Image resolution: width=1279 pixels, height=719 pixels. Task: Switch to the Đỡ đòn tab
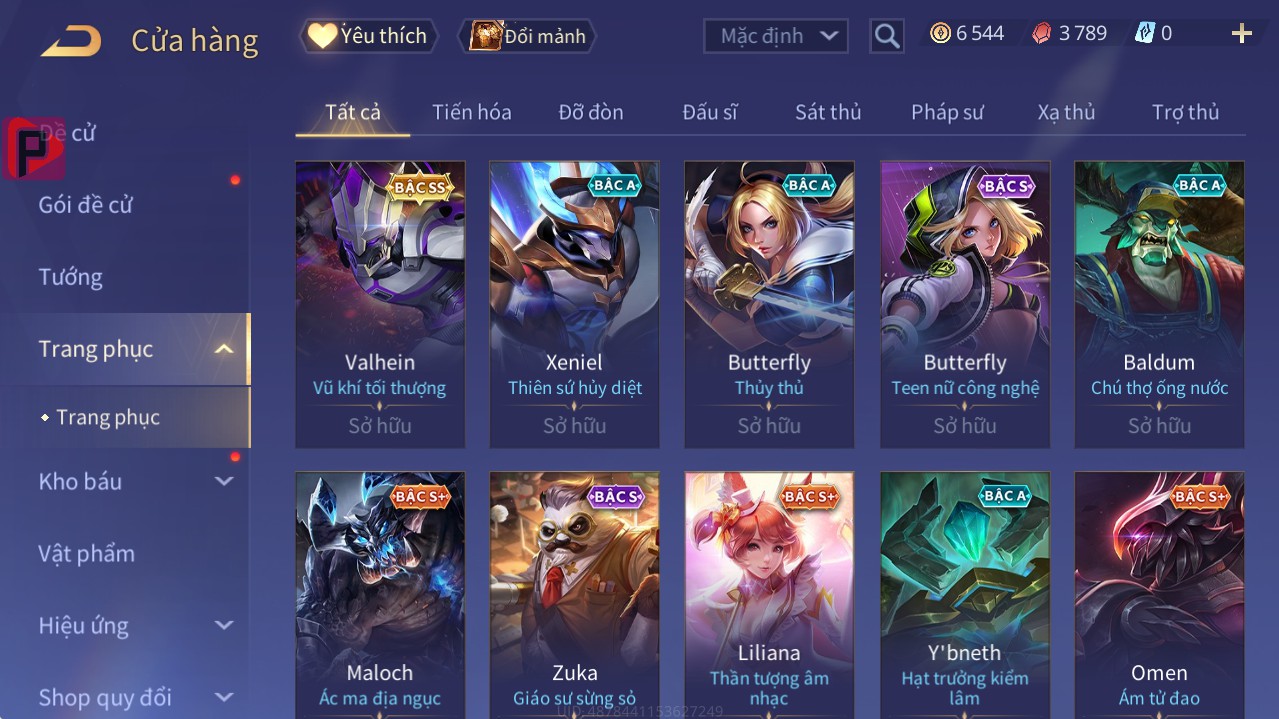click(590, 112)
